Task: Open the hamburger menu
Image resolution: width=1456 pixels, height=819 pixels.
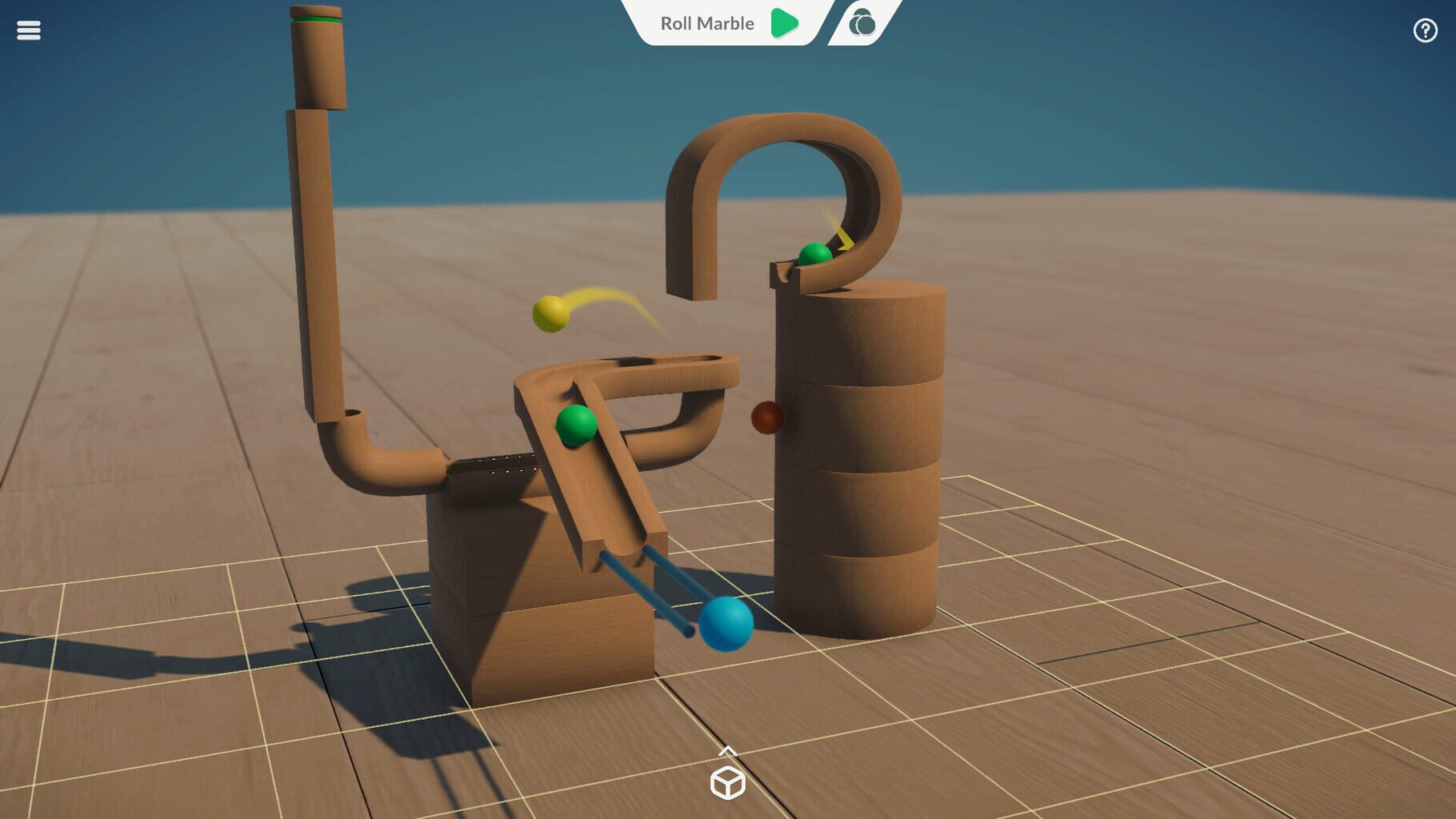Action: pos(29,30)
